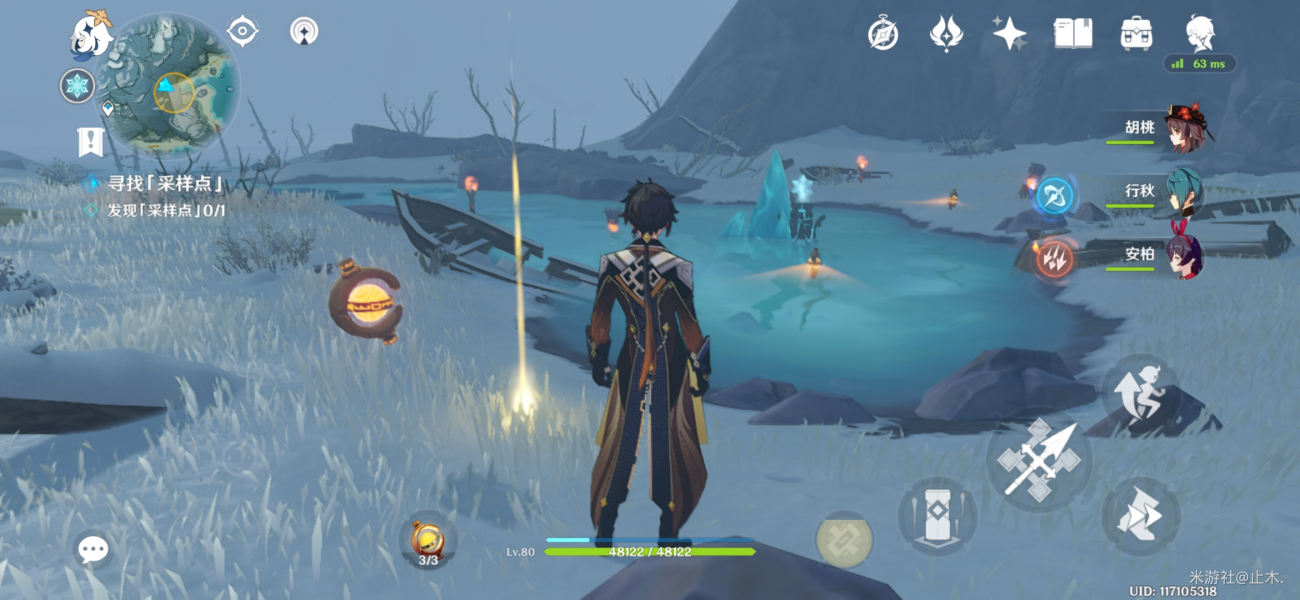Activate the elemental burst button
1300x600 pixels.
pyautogui.click(x=844, y=540)
